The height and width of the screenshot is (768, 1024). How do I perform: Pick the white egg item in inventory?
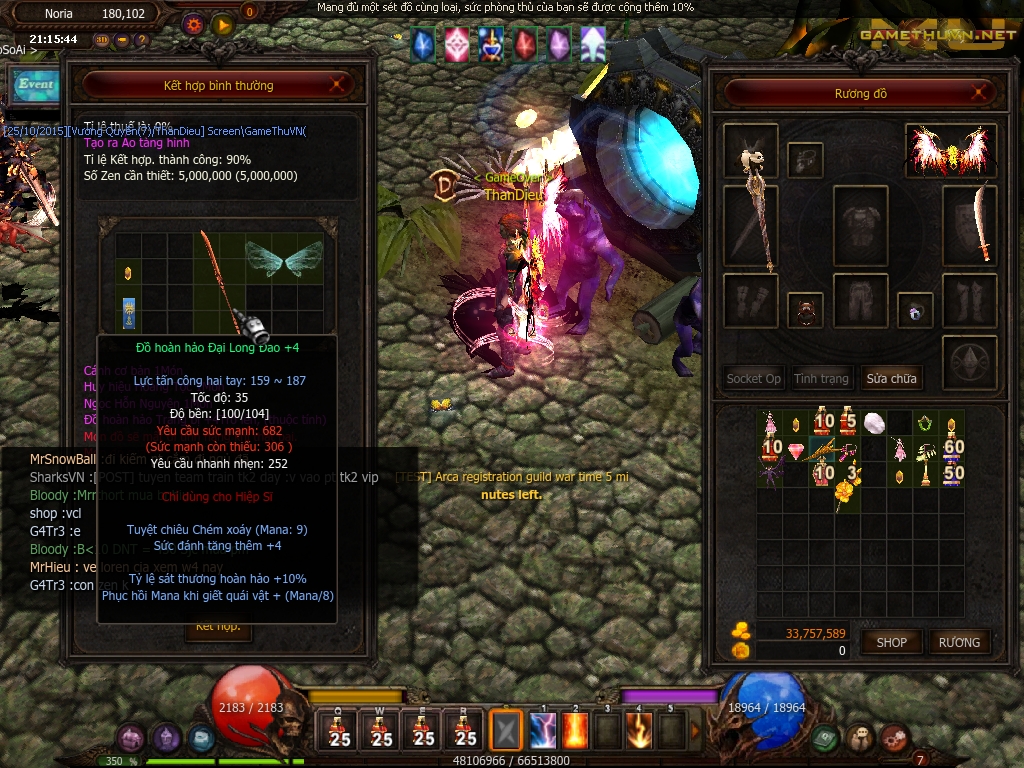(874, 423)
